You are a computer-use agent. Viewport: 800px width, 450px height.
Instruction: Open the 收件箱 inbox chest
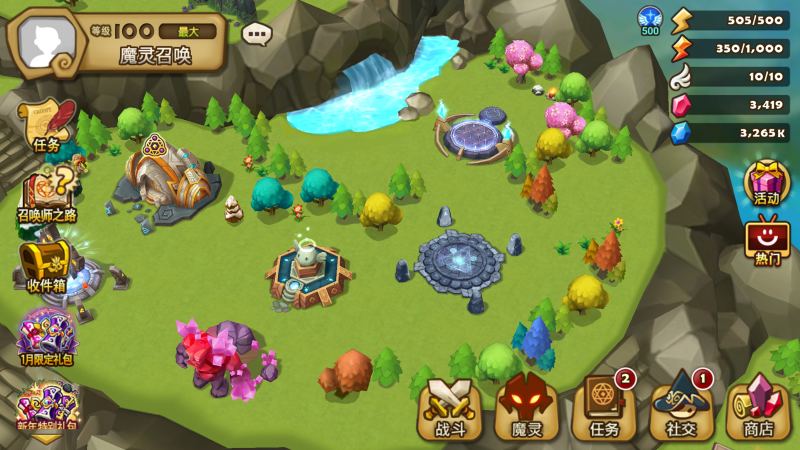[46, 264]
